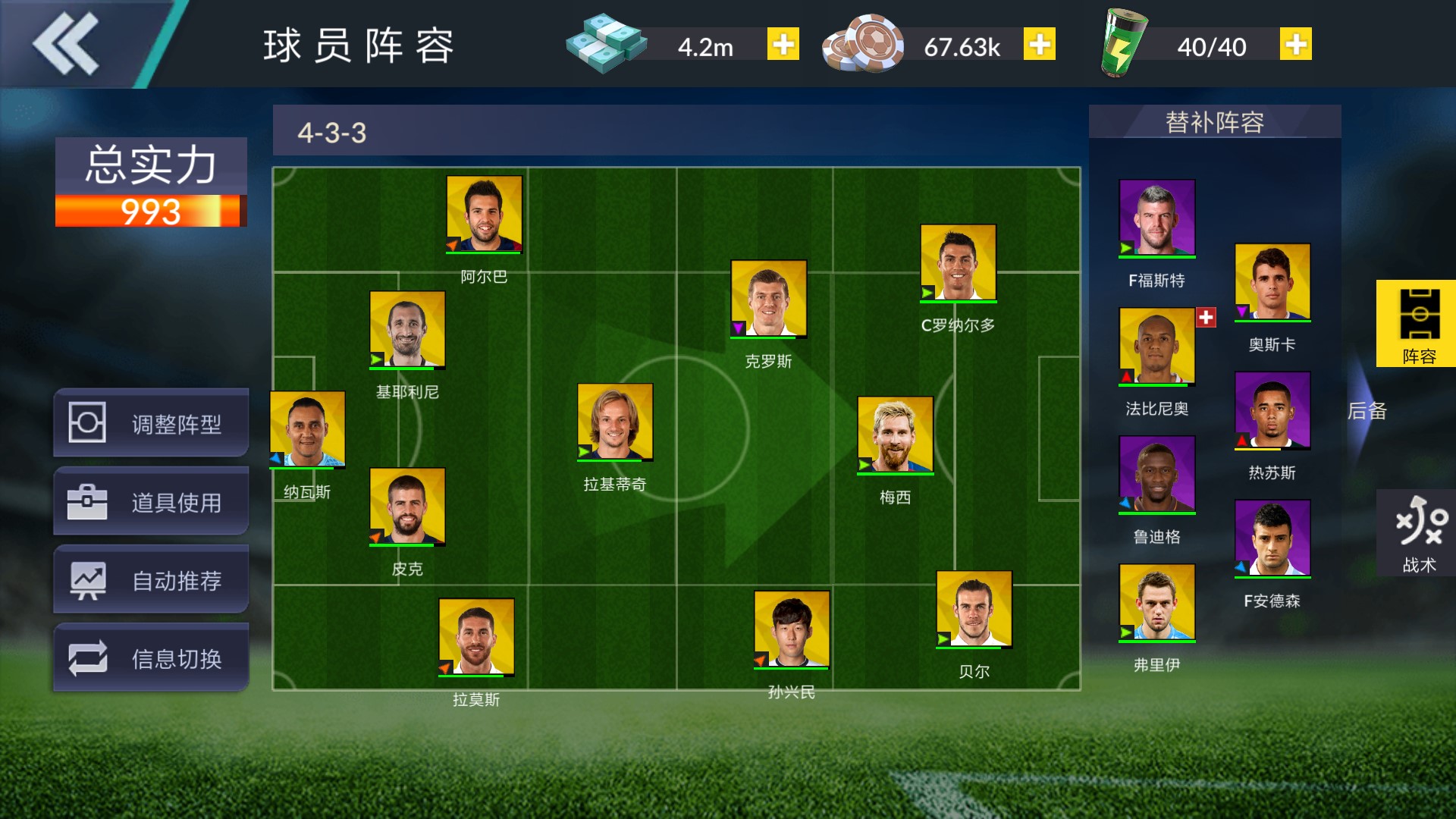Pick 贝尔 on the pitch
Screen dimensions: 1456x819
(x=974, y=609)
